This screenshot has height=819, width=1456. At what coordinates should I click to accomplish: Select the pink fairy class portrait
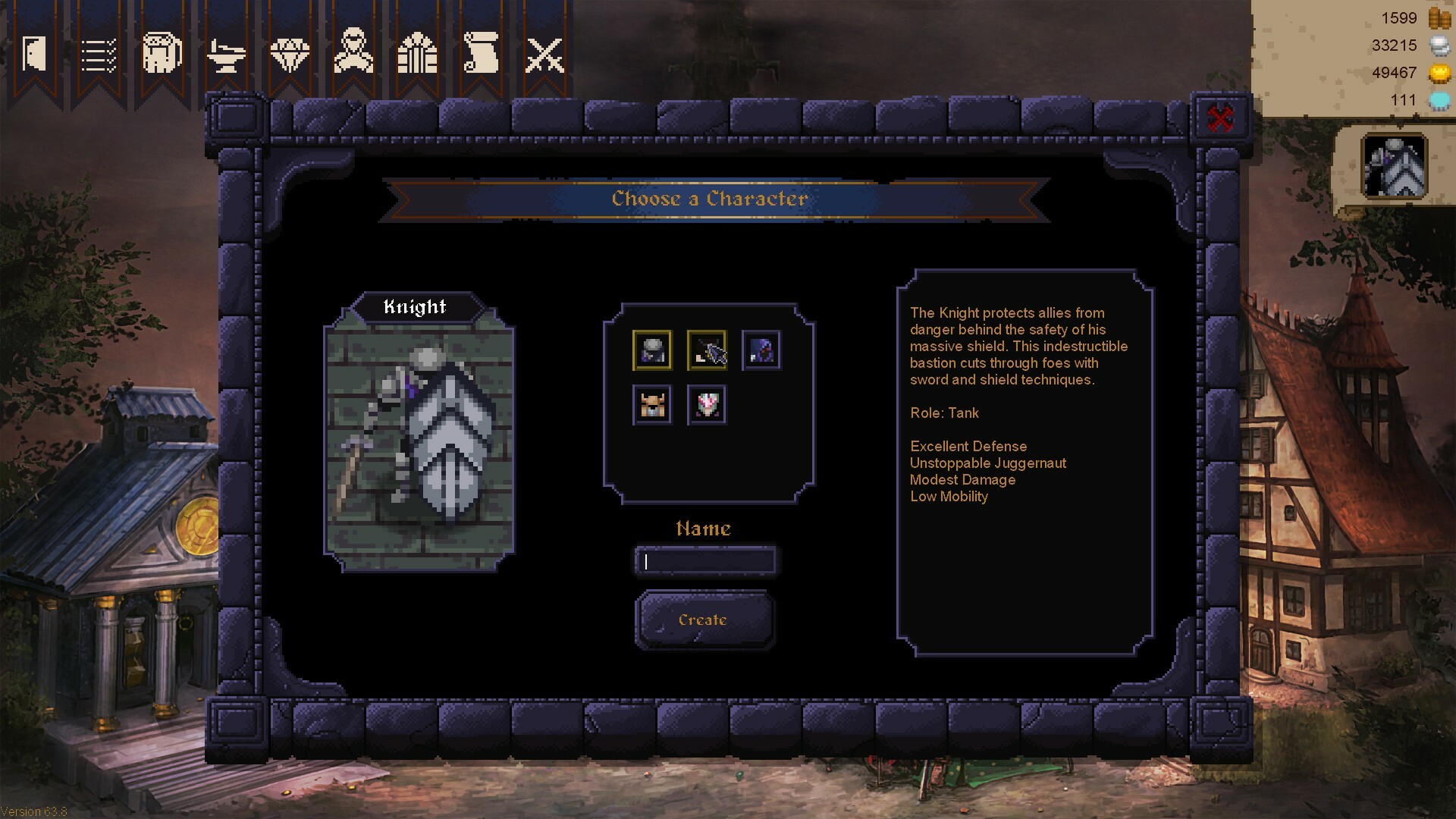[x=707, y=404]
